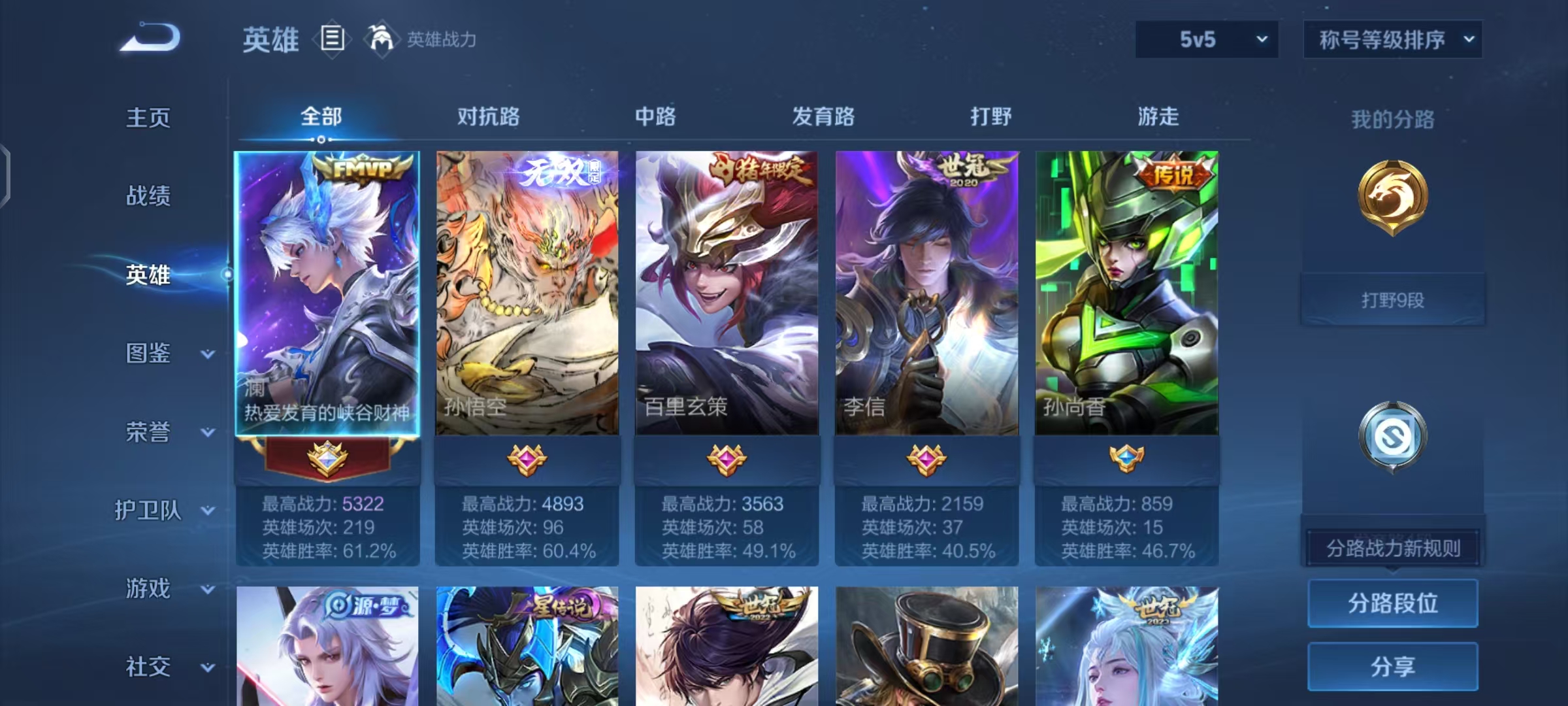The width and height of the screenshot is (1568, 706).
Task: Click the 分享 button
Action: click(x=1392, y=665)
